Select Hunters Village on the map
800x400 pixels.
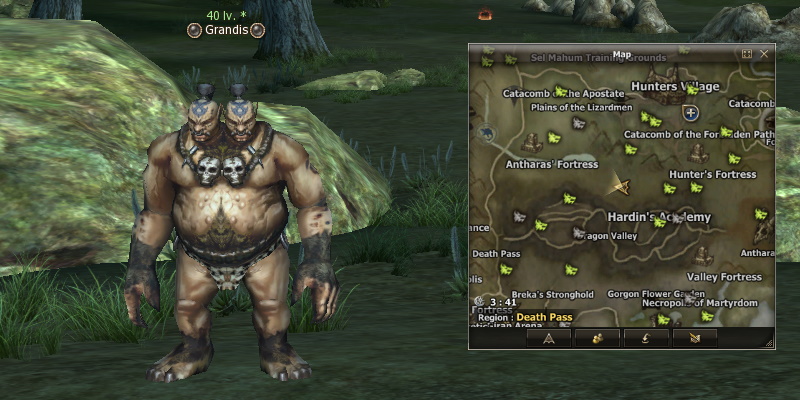point(675,87)
